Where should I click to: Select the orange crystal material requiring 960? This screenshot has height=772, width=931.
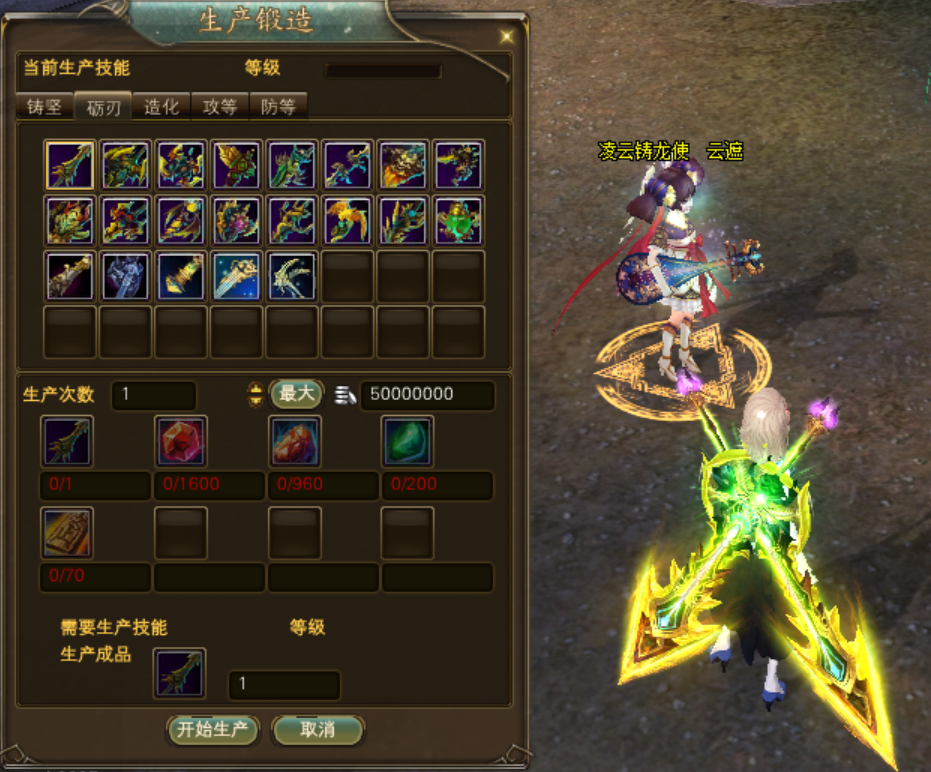295,441
